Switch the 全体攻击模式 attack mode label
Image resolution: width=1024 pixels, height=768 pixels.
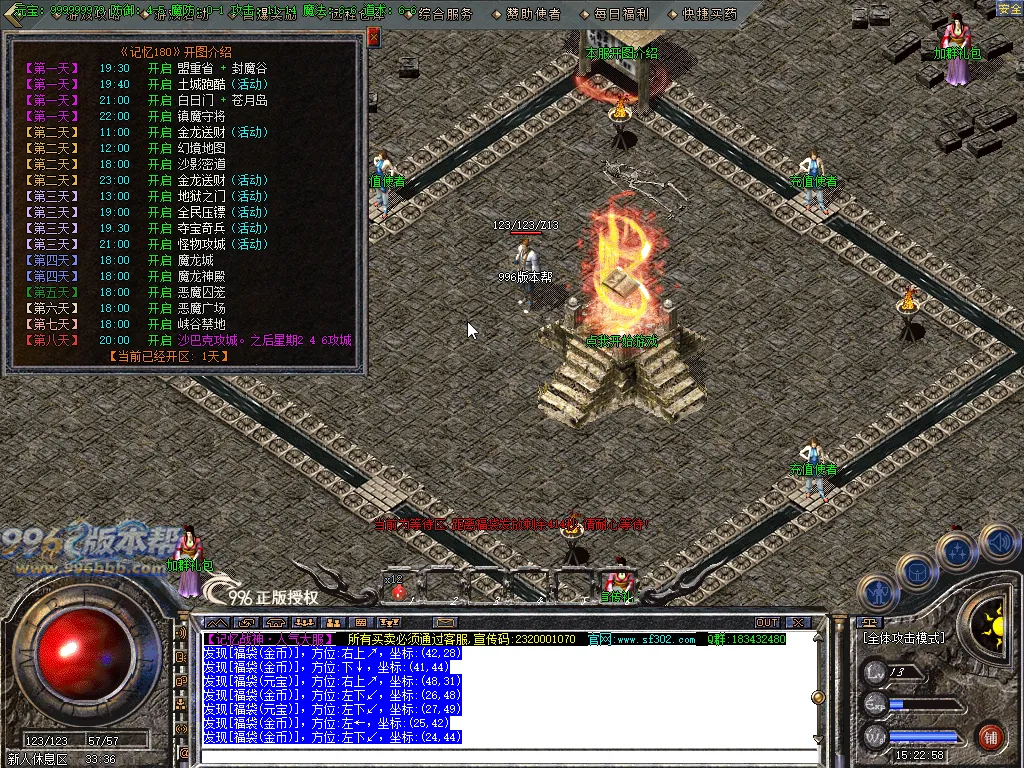903,637
